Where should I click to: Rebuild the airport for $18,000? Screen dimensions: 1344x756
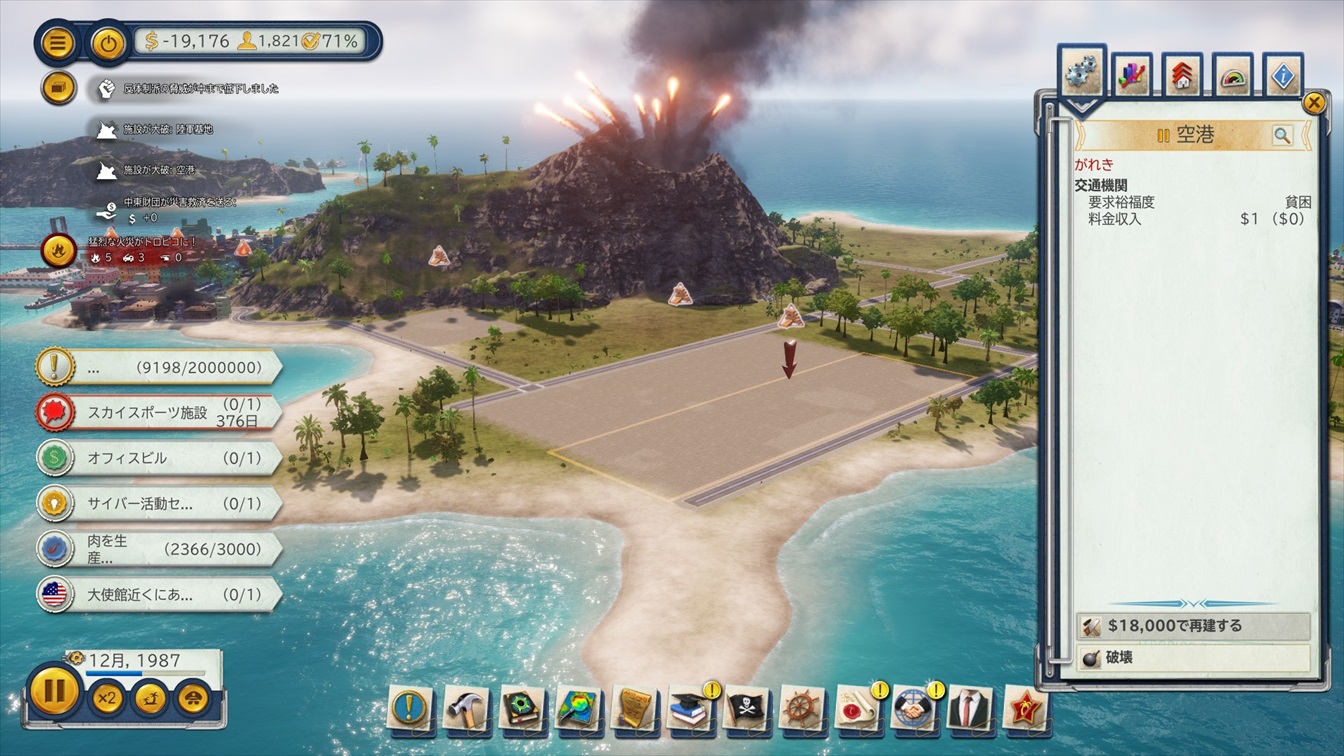tap(1192, 626)
